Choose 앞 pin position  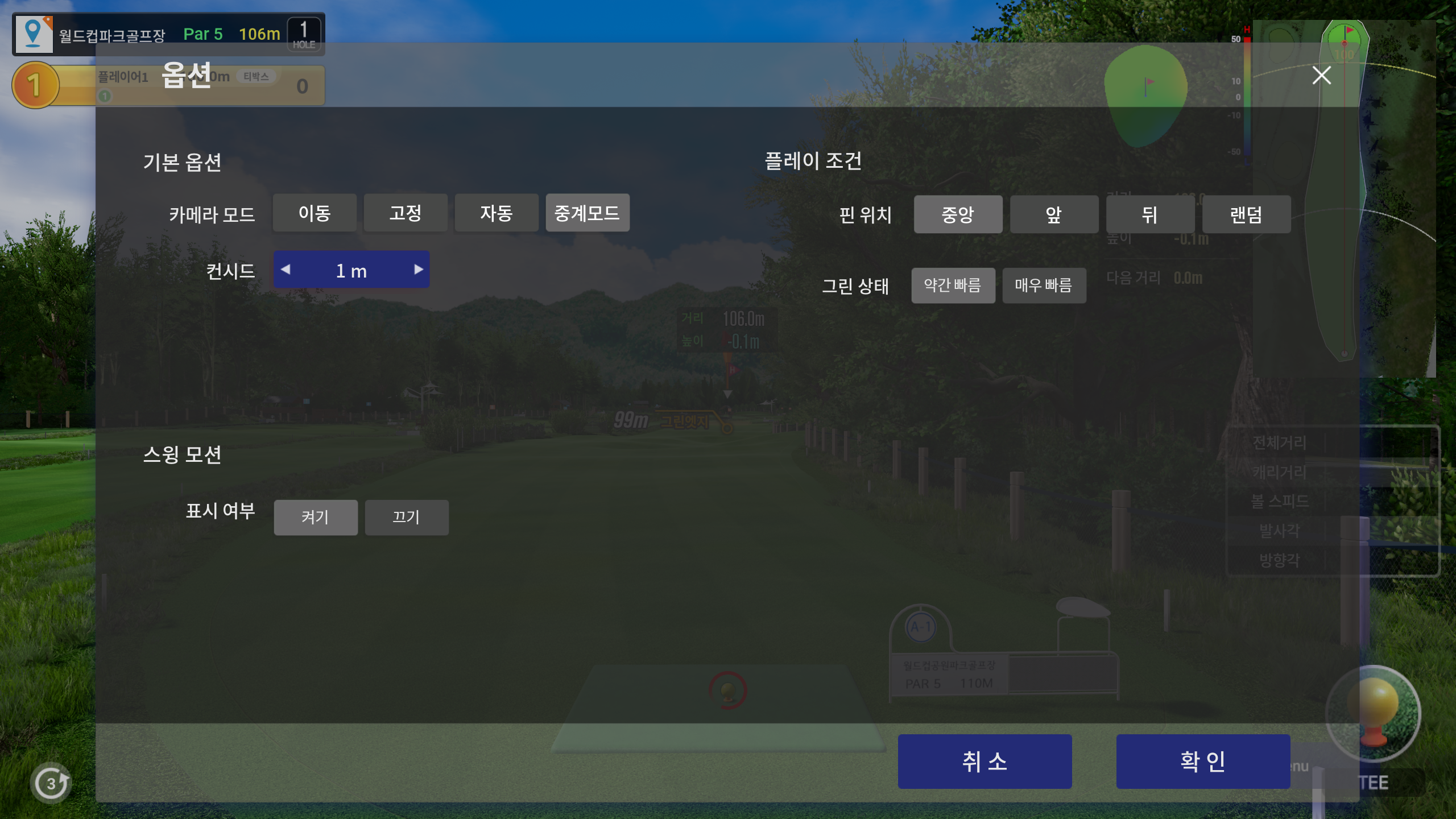click(x=1054, y=214)
